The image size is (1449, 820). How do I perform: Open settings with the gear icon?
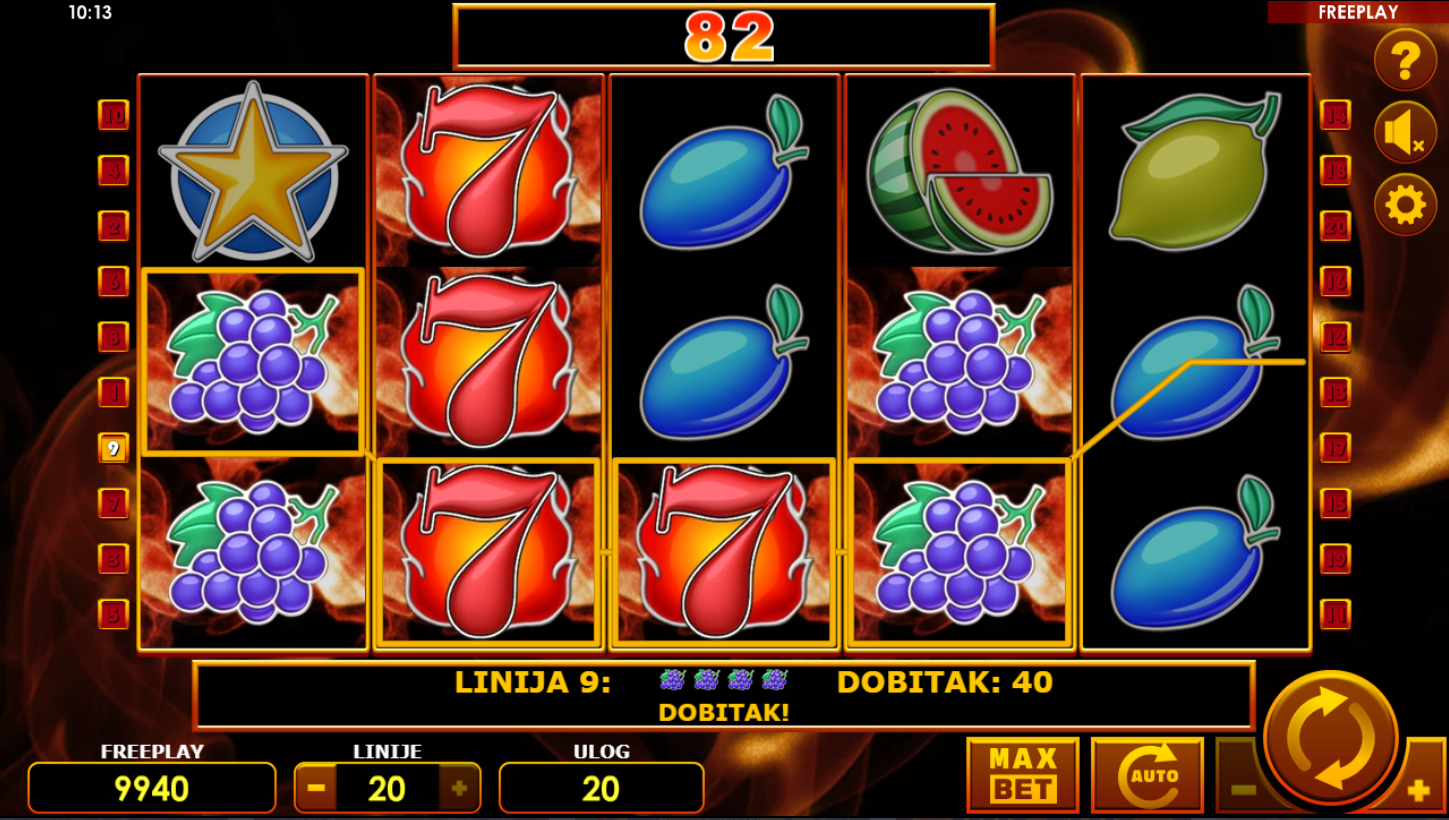1405,205
